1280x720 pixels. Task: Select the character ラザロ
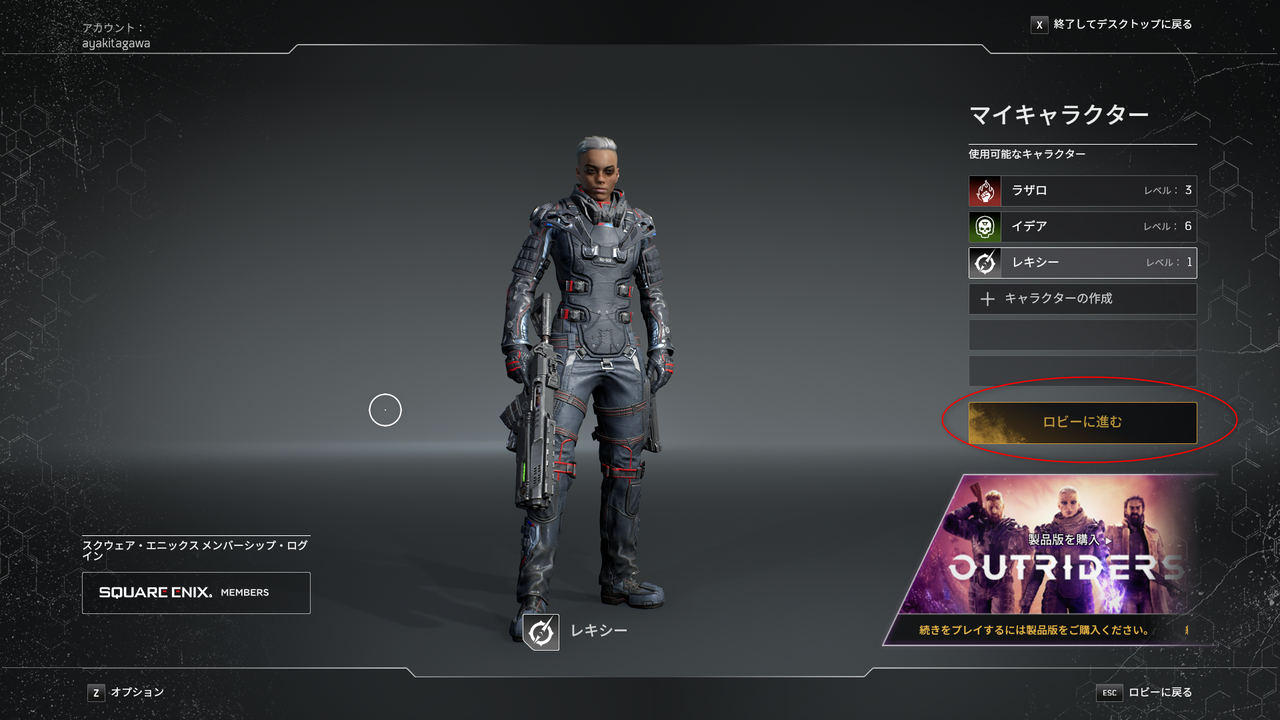[x=1082, y=191]
